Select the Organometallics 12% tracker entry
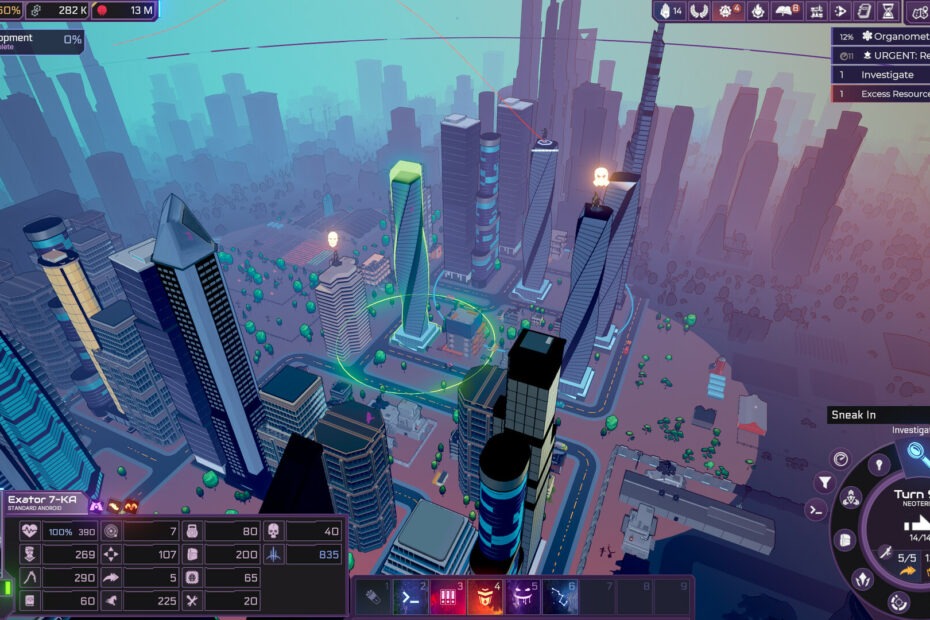Viewport: 930px width, 620px height. click(881, 36)
